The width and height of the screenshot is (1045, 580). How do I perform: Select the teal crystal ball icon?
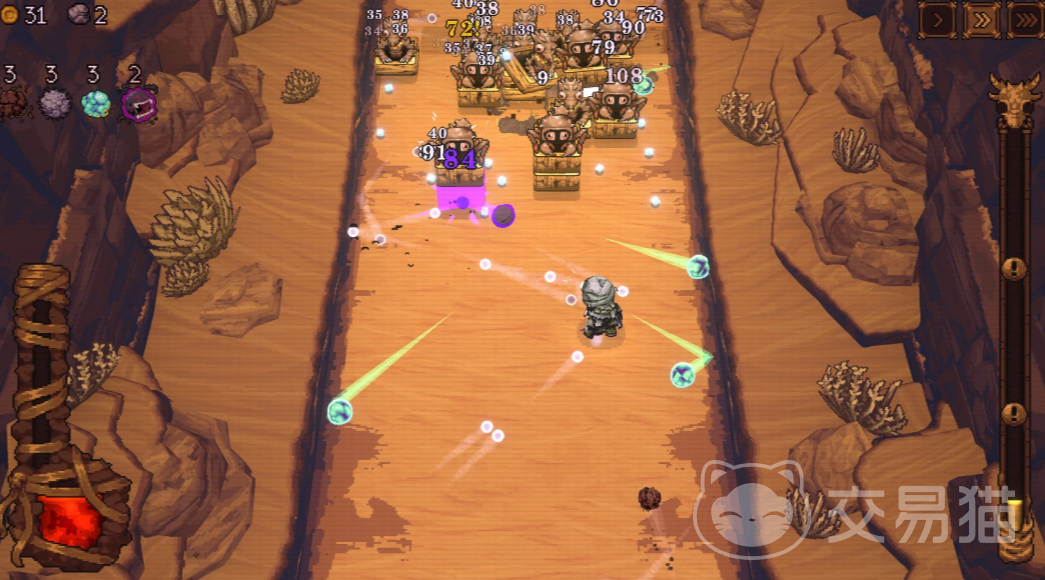click(96, 103)
